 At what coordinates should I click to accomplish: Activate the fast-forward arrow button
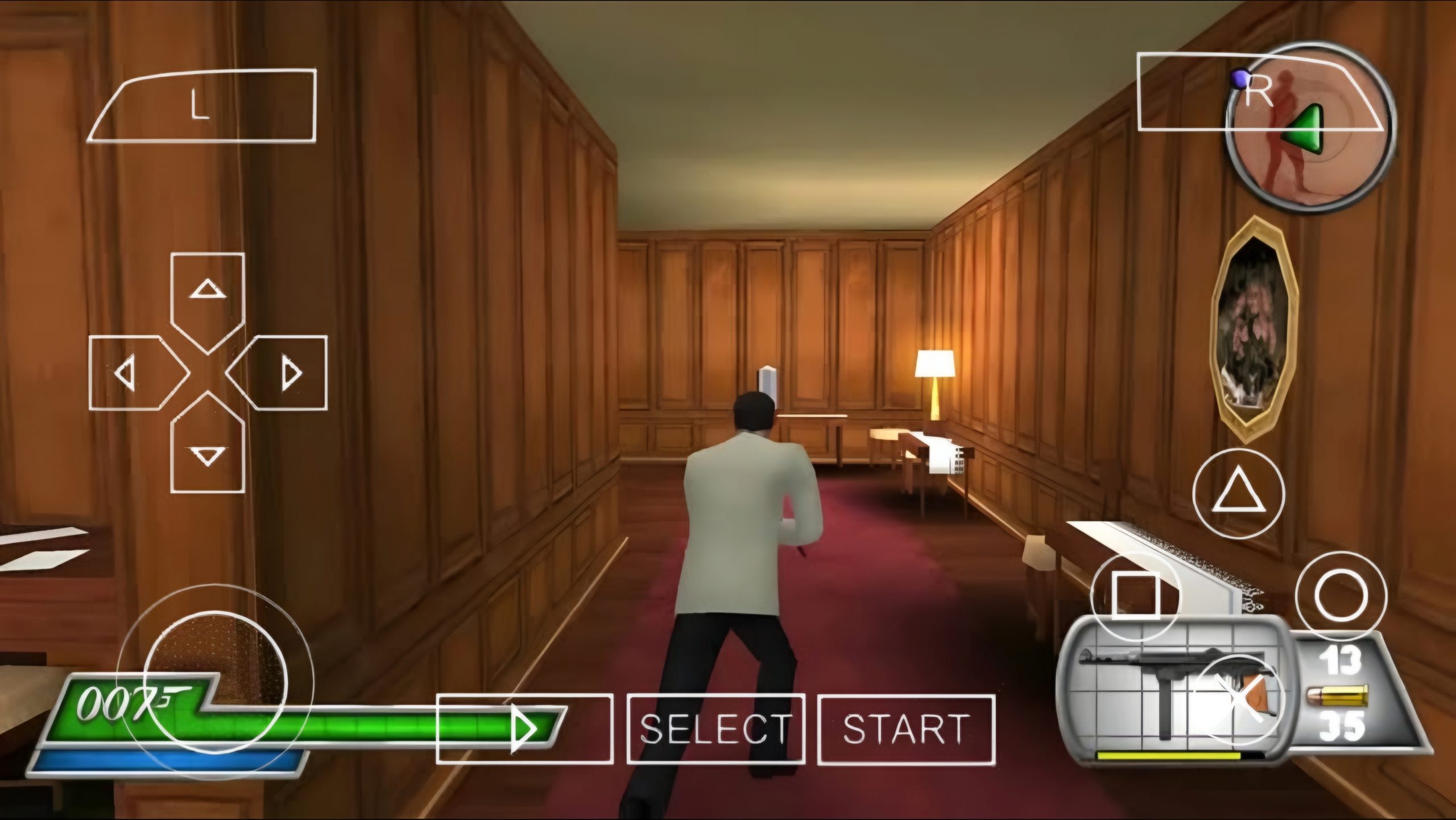[x=524, y=729]
